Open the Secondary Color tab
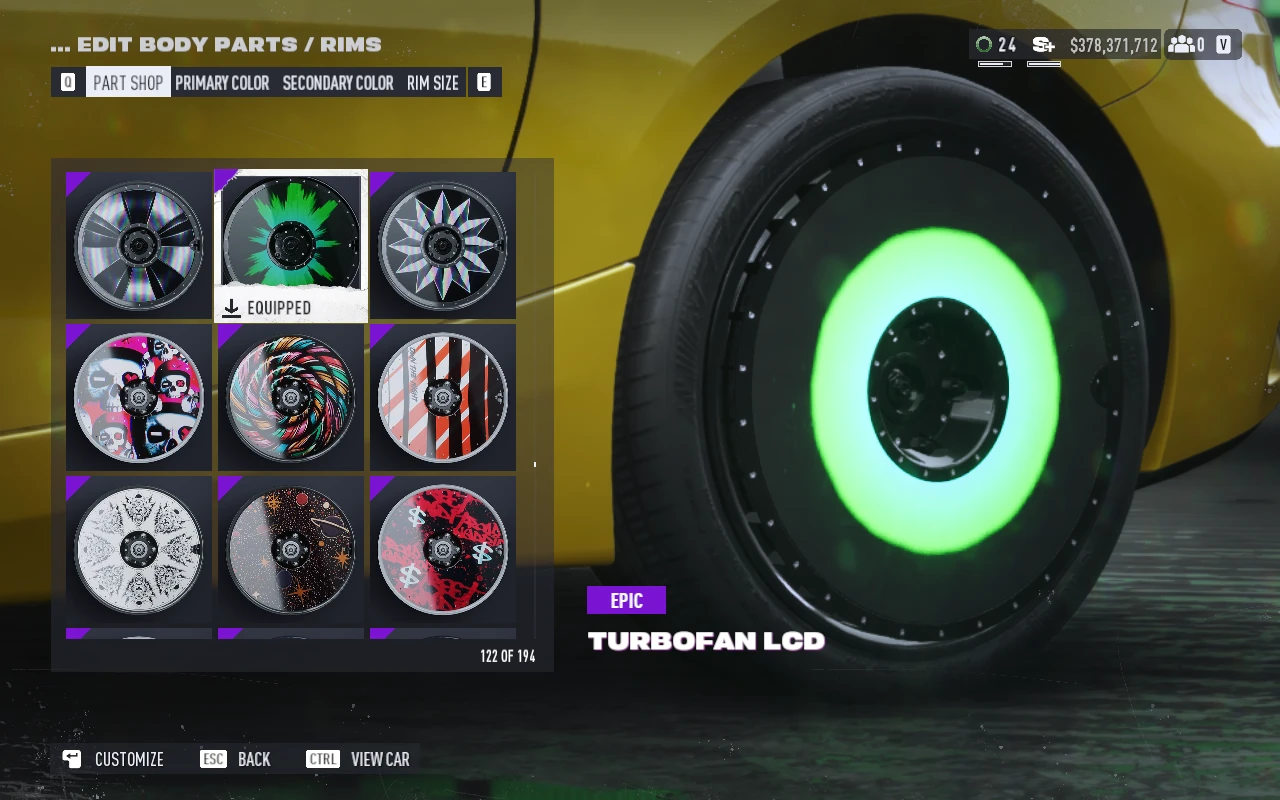The width and height of the screenshot is (1280, 800). (x=338, y=83)
